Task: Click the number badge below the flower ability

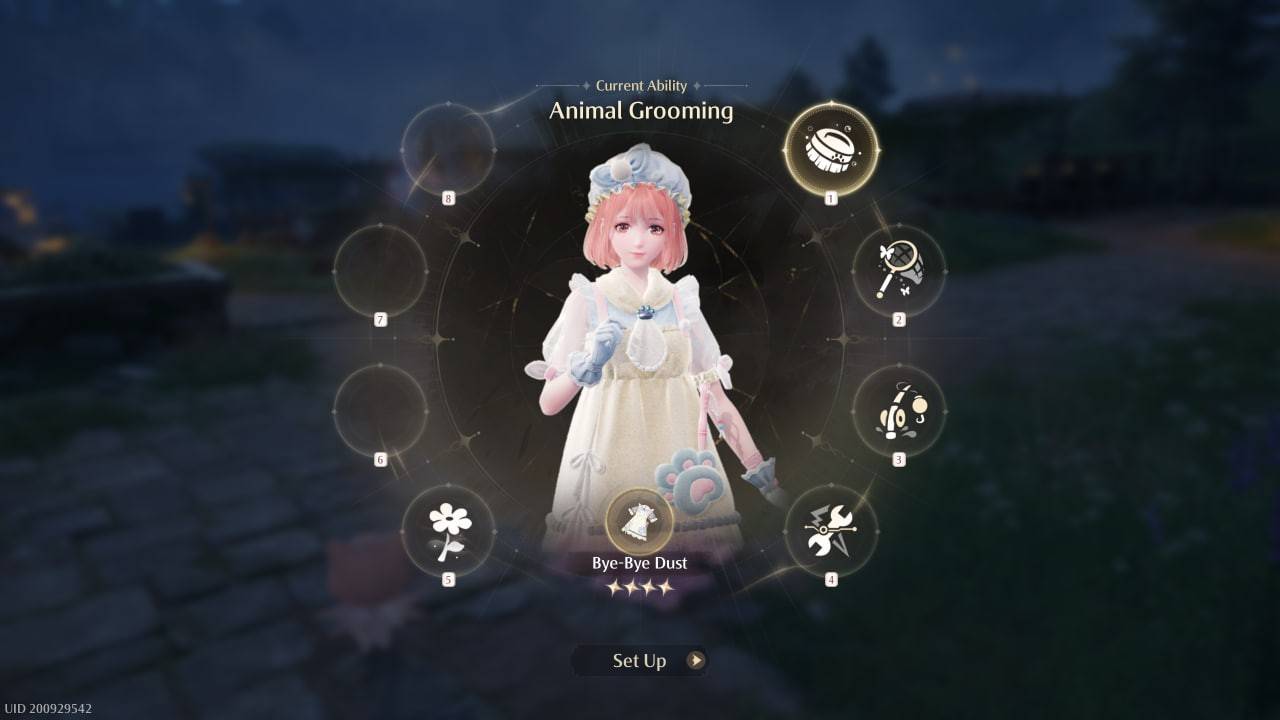Action: pyautogui.click(x=447, y=577)
